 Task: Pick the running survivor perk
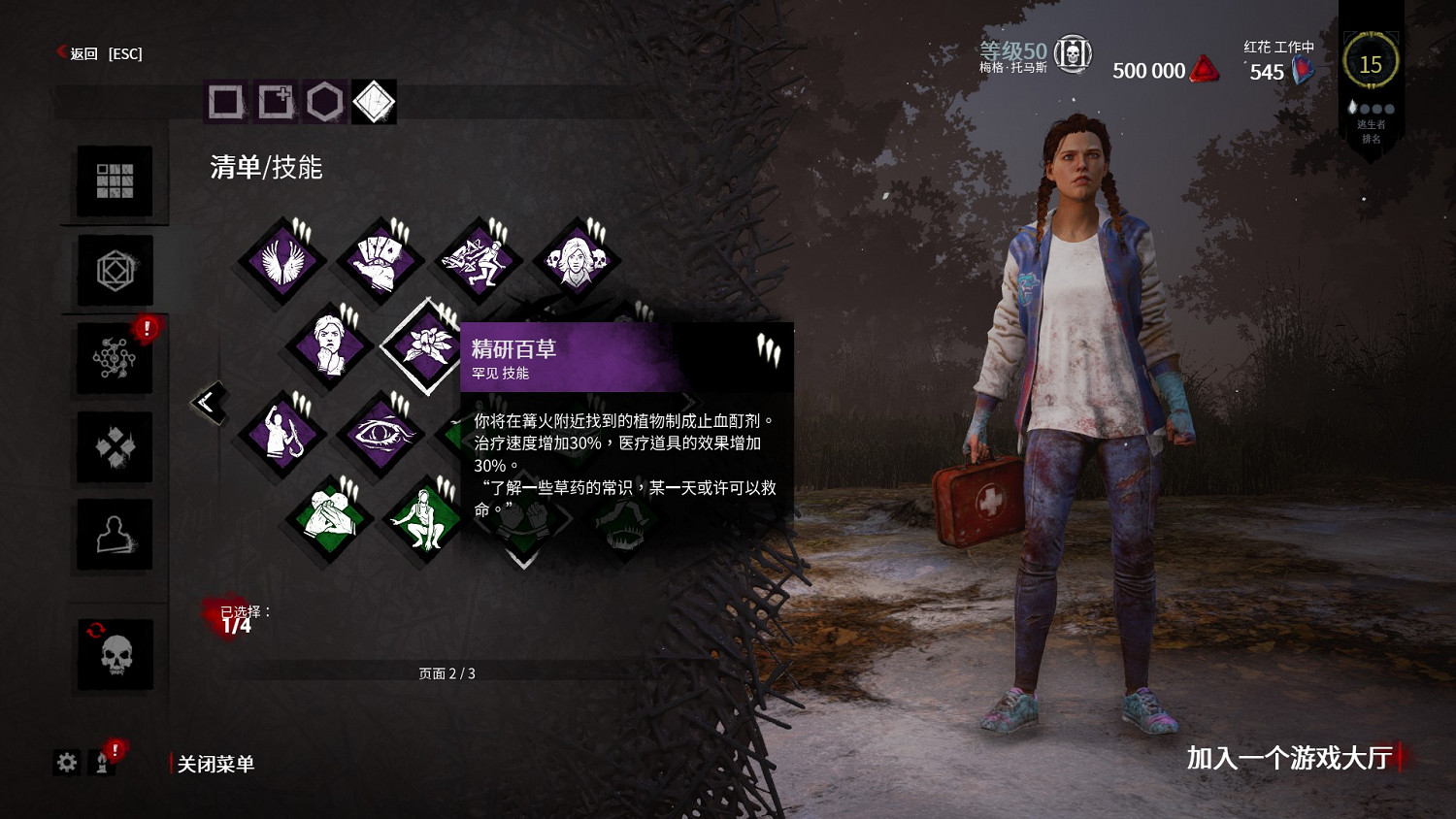pyautogui.click(x=477, y=261)
